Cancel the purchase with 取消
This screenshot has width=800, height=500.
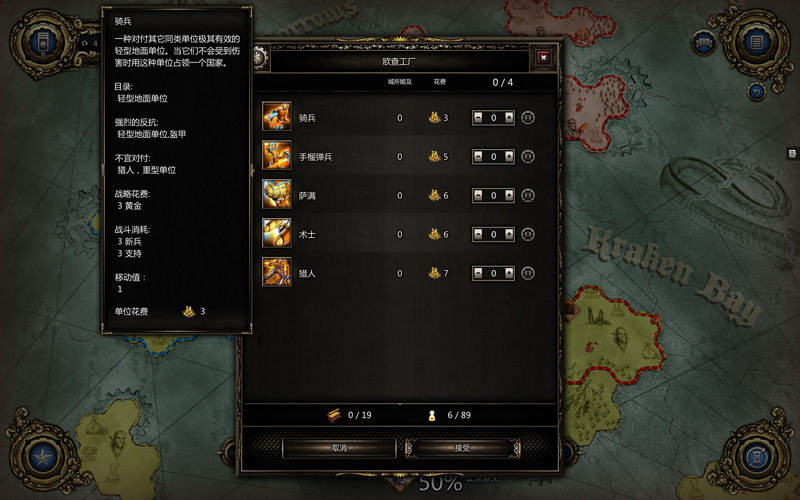[339, 448]
